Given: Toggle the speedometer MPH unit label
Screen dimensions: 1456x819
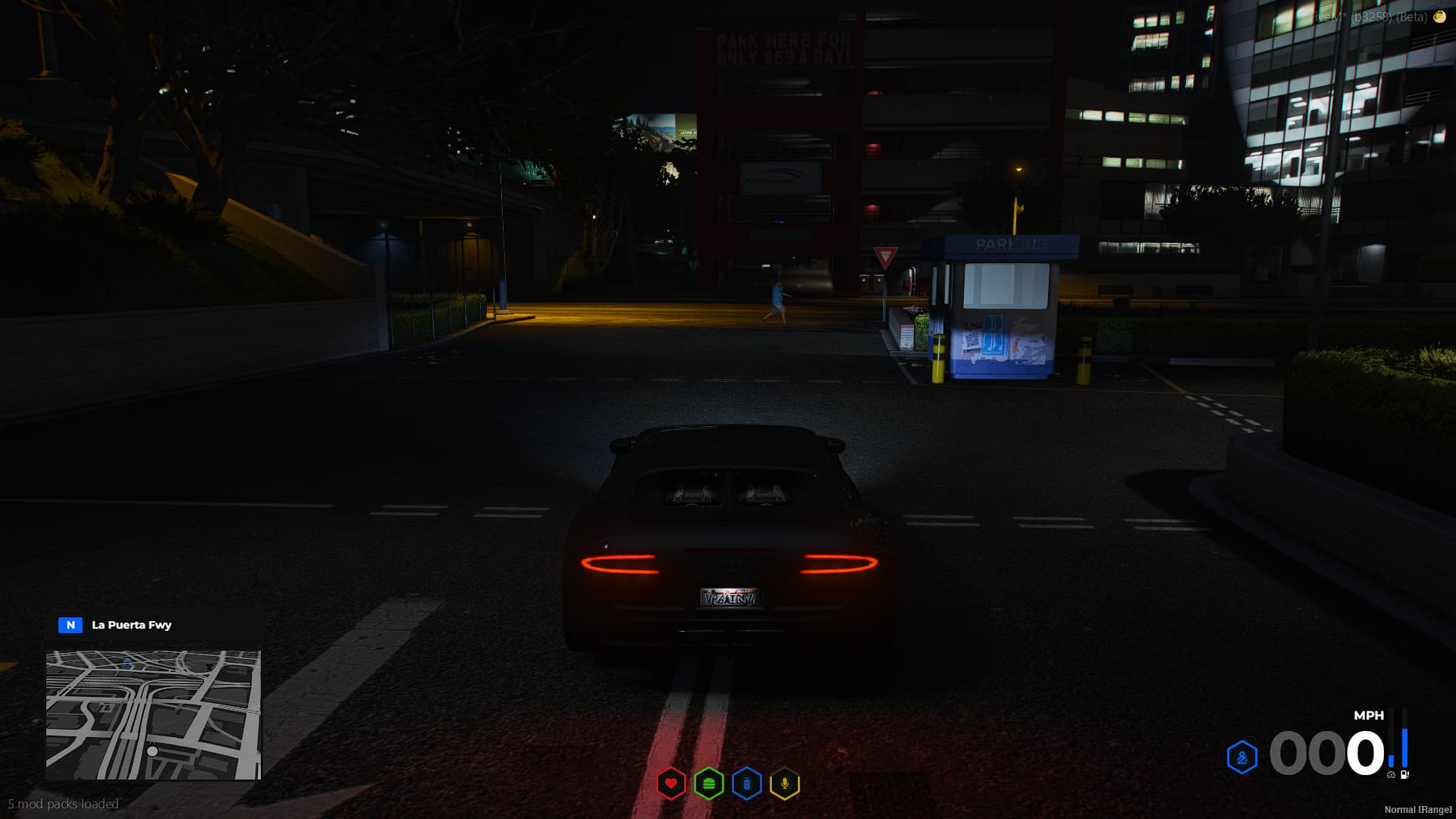Looking at the screenshot, I should (1367, 715).
